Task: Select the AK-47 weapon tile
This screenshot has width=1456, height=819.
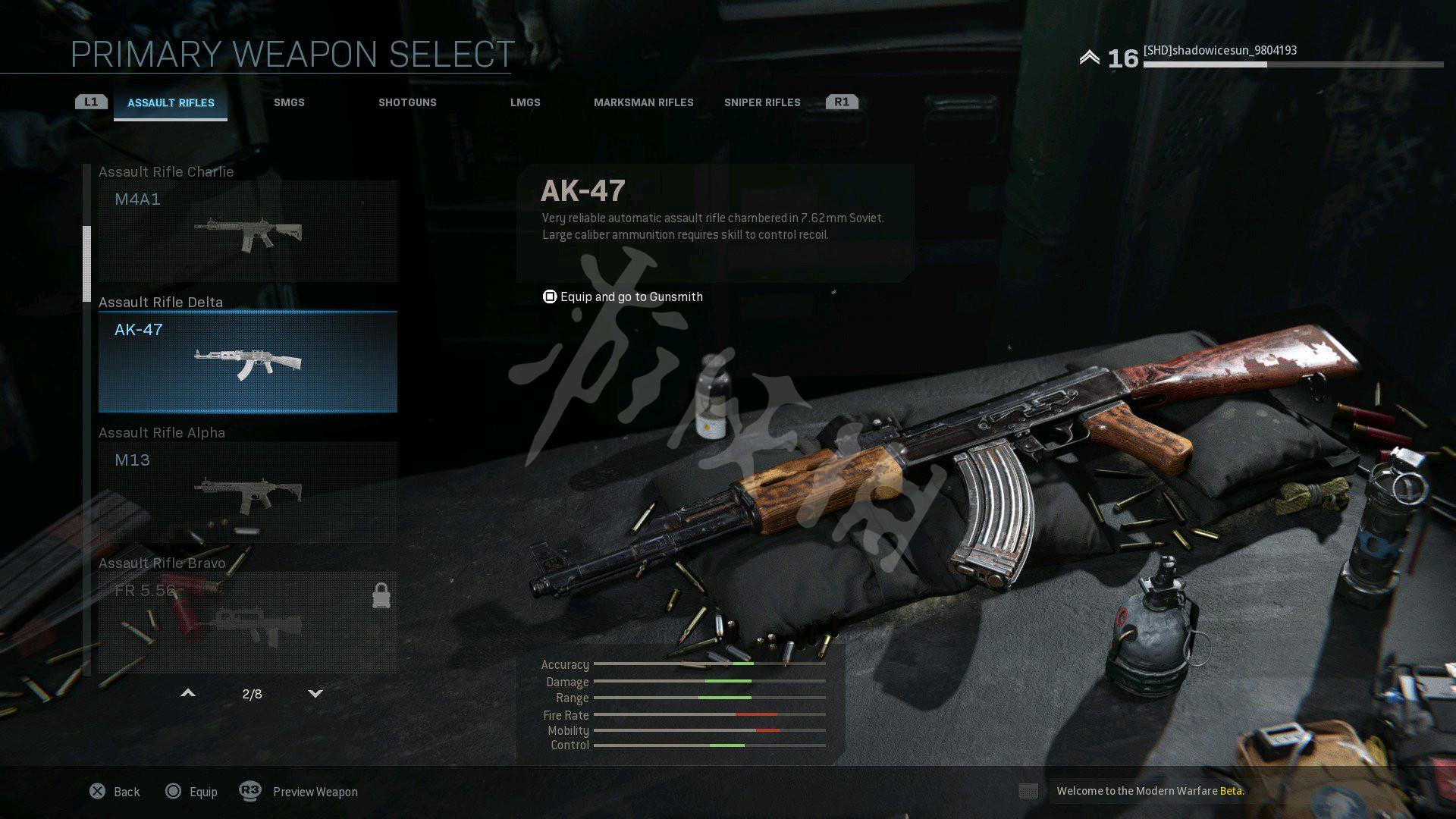Action: coord(247,362)
